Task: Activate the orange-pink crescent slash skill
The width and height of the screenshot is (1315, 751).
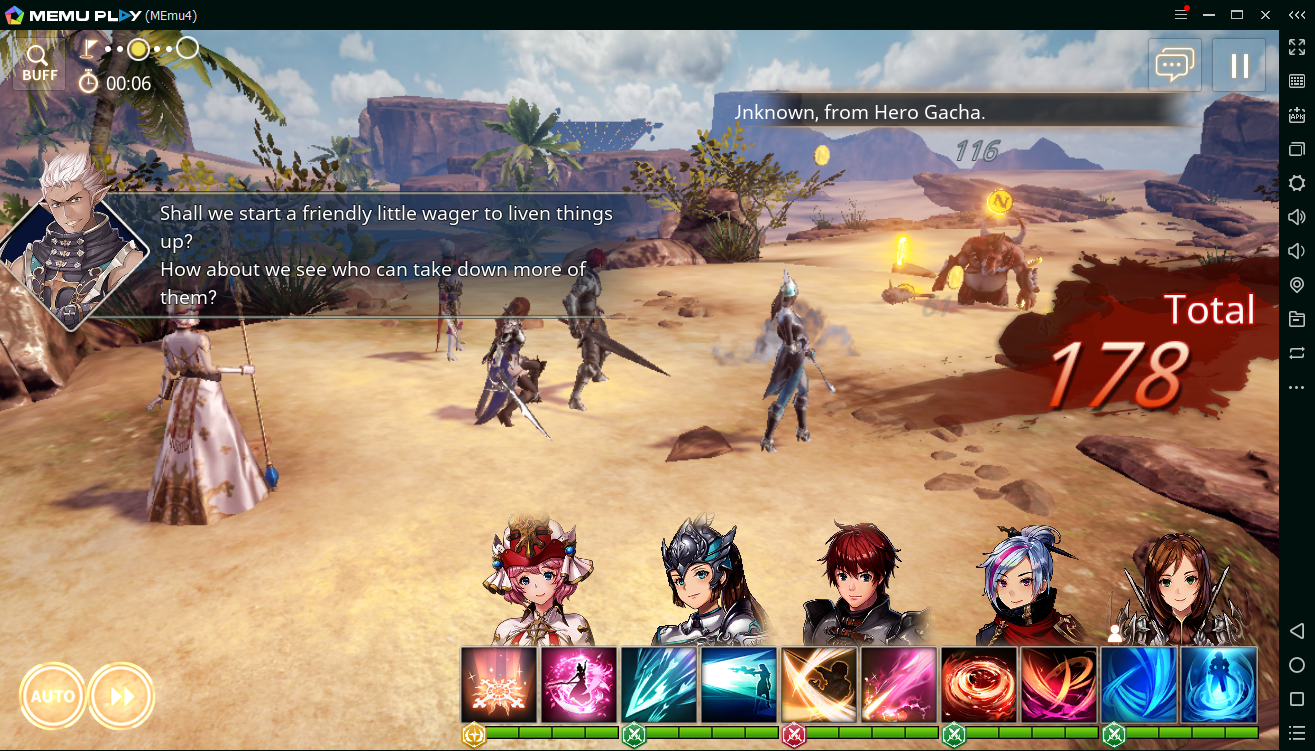Action: (x=1059, y=685)
